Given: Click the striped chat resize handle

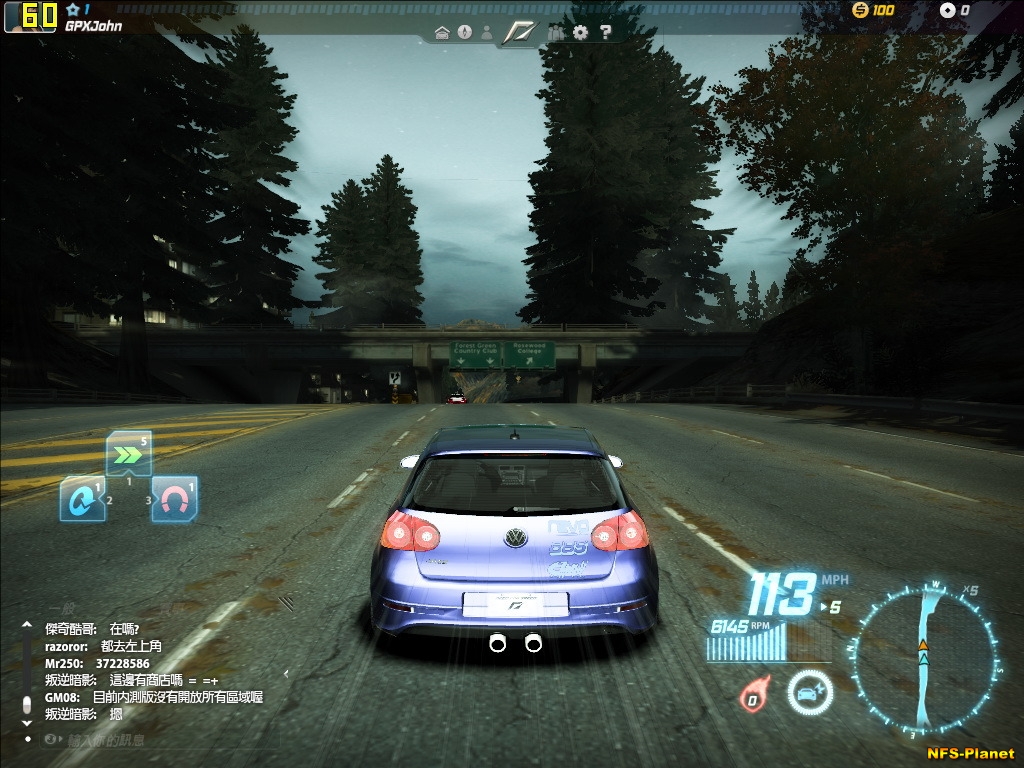Looking at the screenshot, I should click(286, 602).
